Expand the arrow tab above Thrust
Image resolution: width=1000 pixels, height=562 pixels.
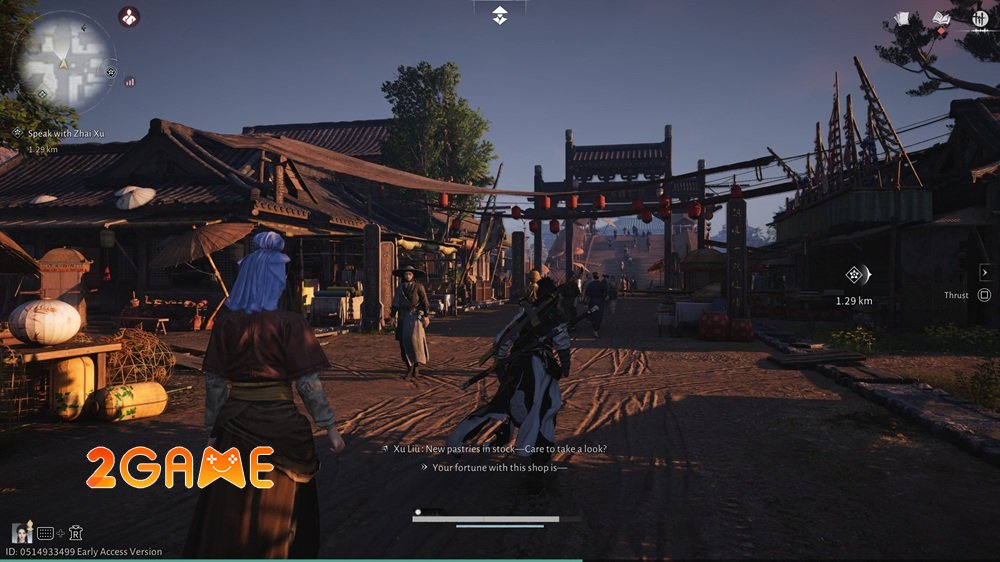984,270
